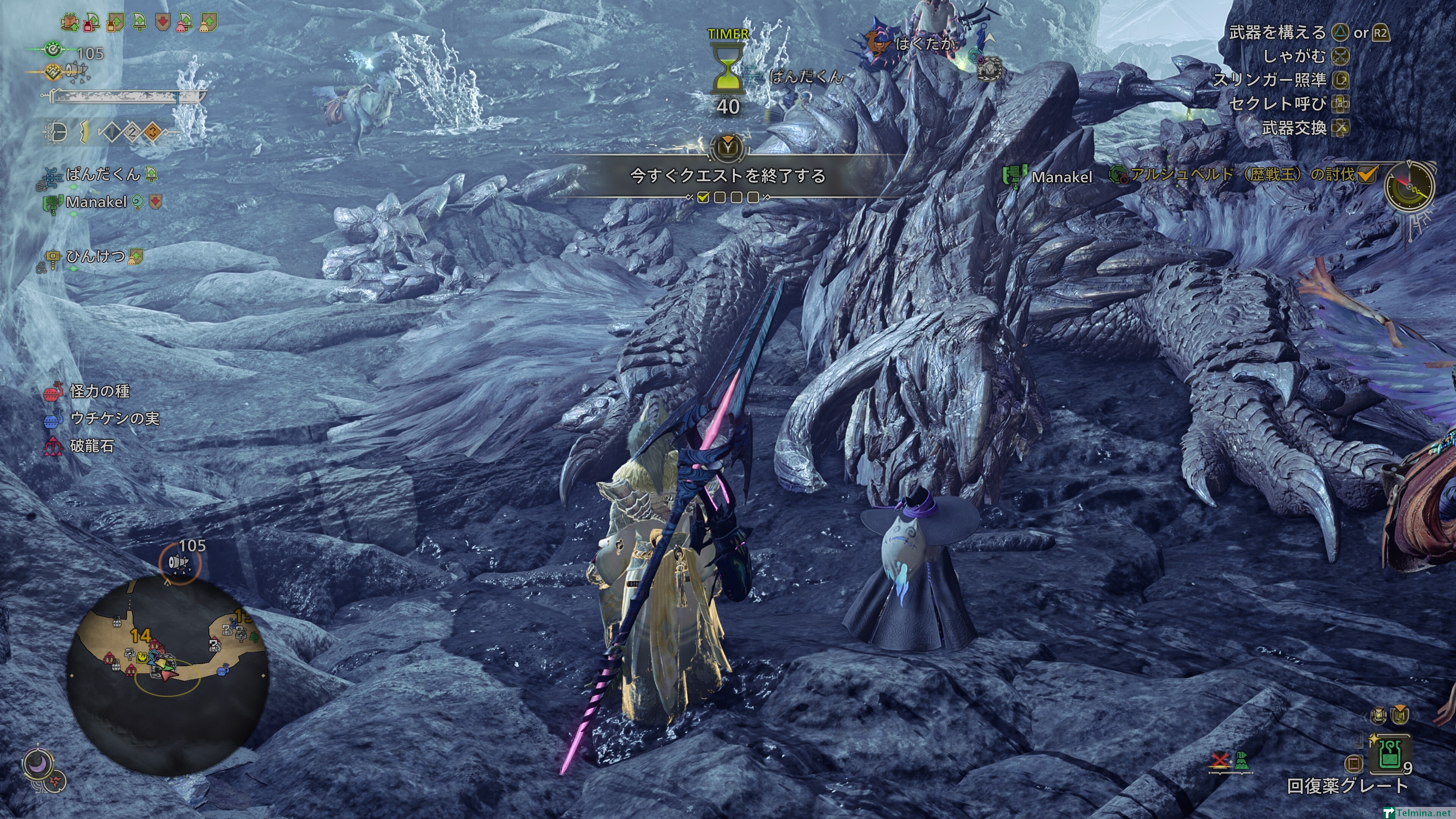This screenshot has height=819, width=1456.
Task: Open the circular minimap
Action: click(x=167, y=675)
